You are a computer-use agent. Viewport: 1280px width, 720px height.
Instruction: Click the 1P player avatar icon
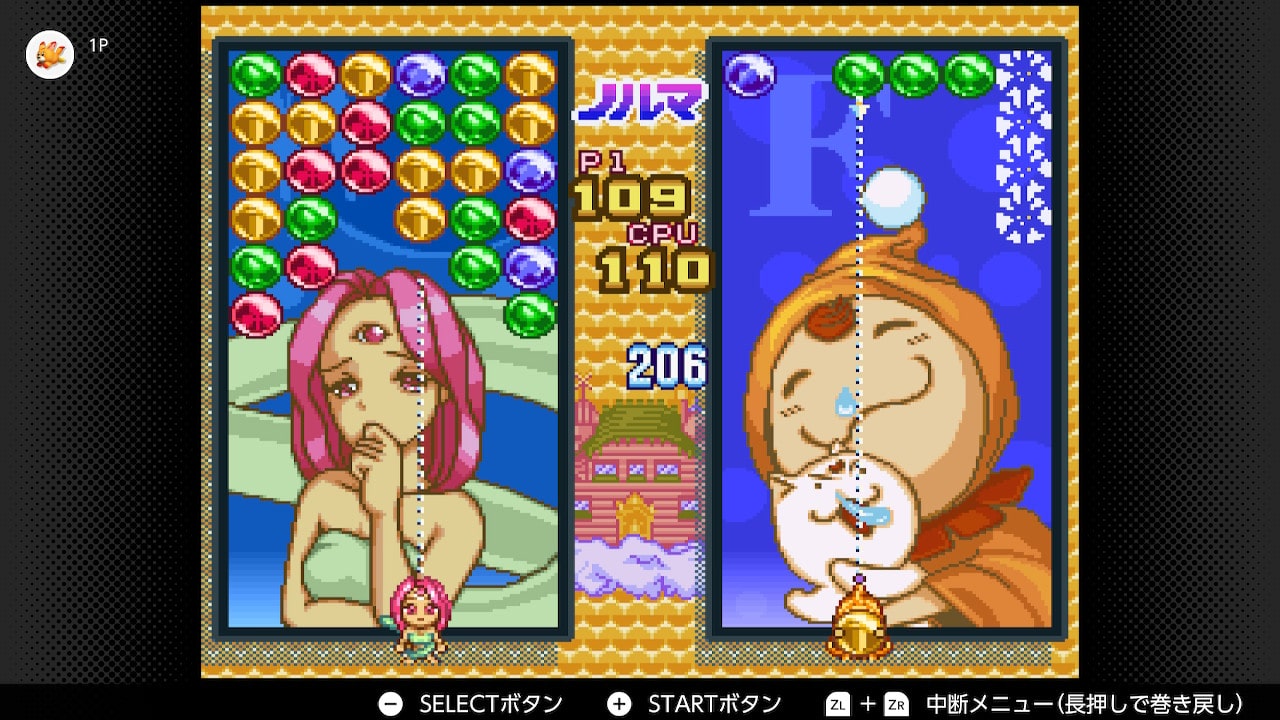pyautogui.click(x=50, y=55)
